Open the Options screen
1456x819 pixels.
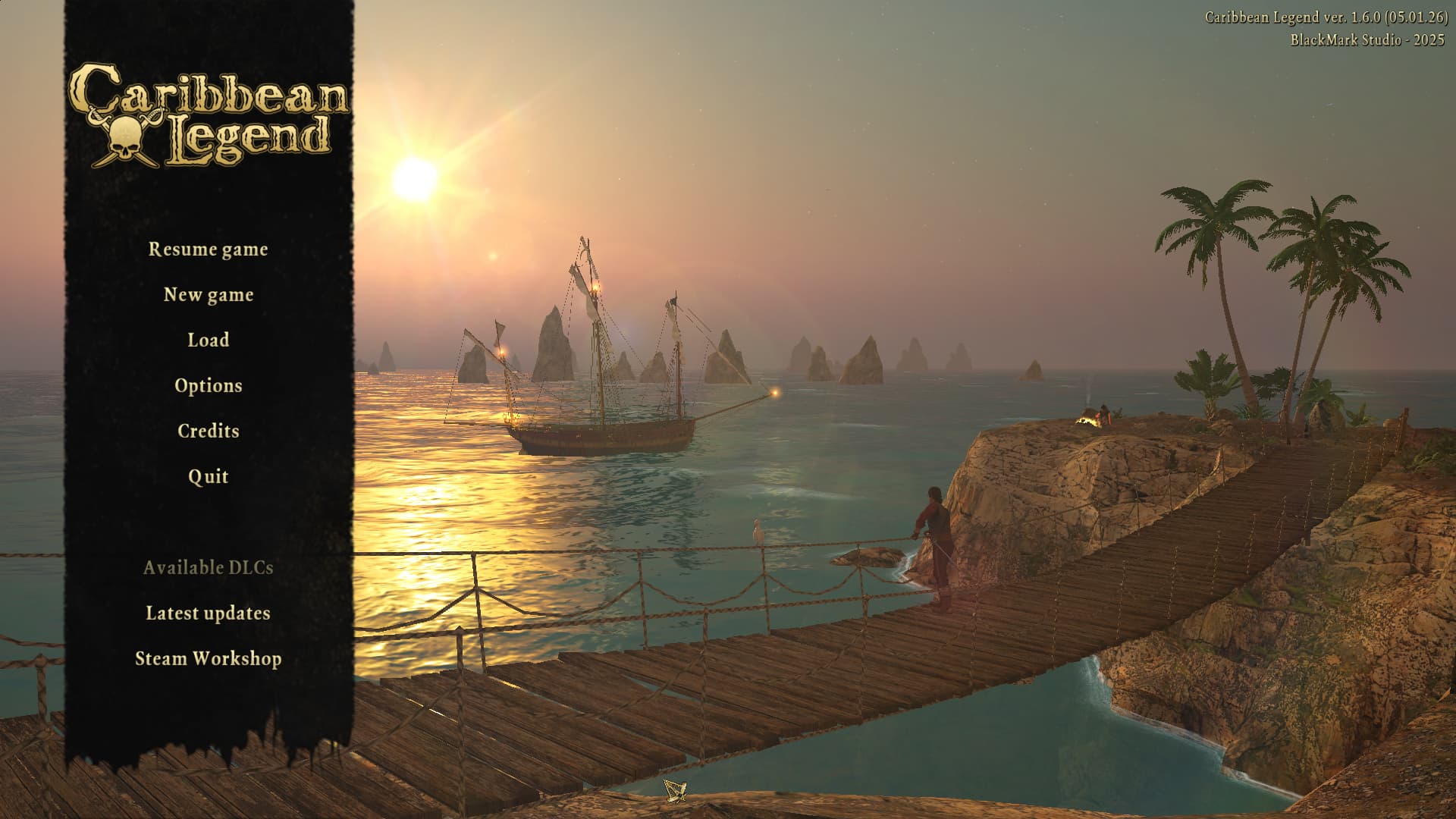pos(208,386)
